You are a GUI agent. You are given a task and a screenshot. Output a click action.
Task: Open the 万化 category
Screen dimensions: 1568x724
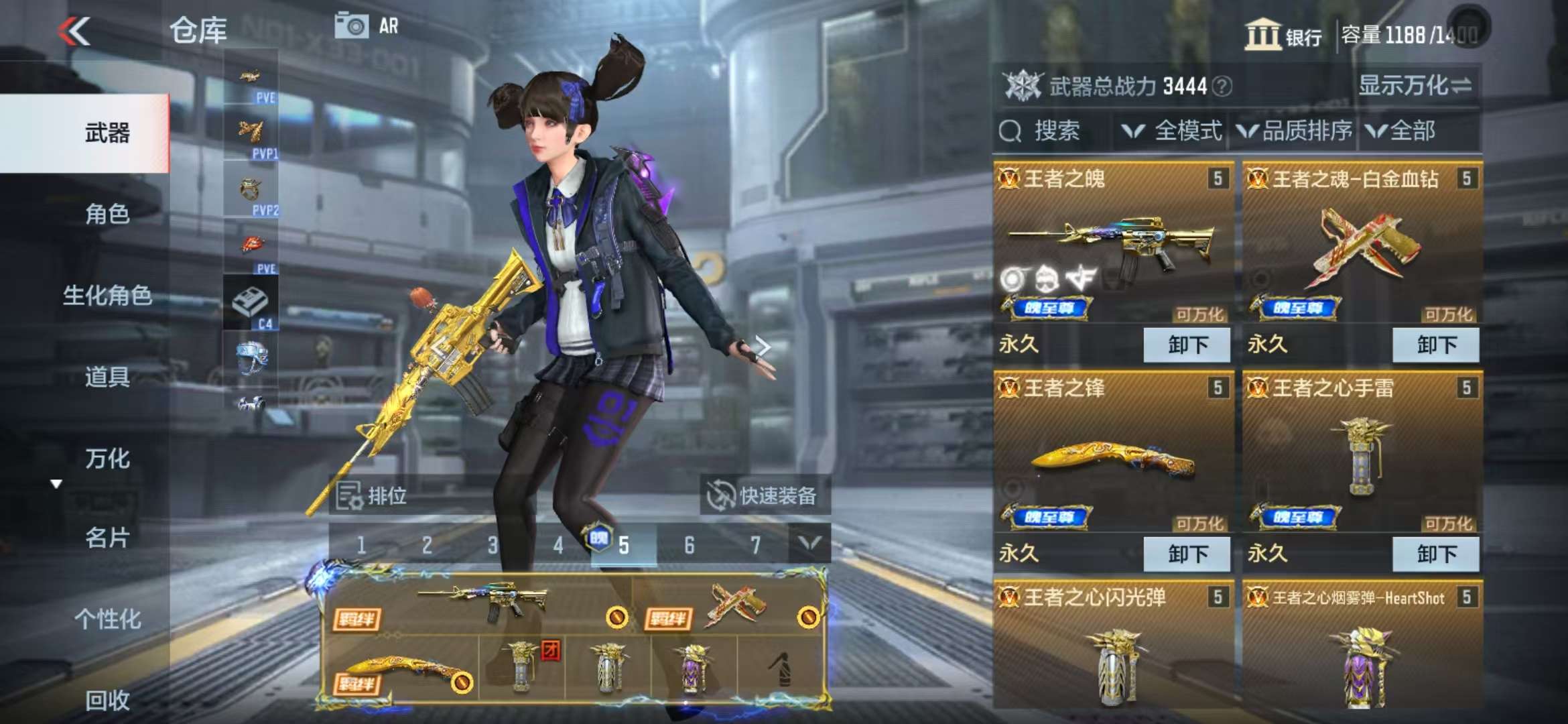pyautogui.click(x=107, y=459)
